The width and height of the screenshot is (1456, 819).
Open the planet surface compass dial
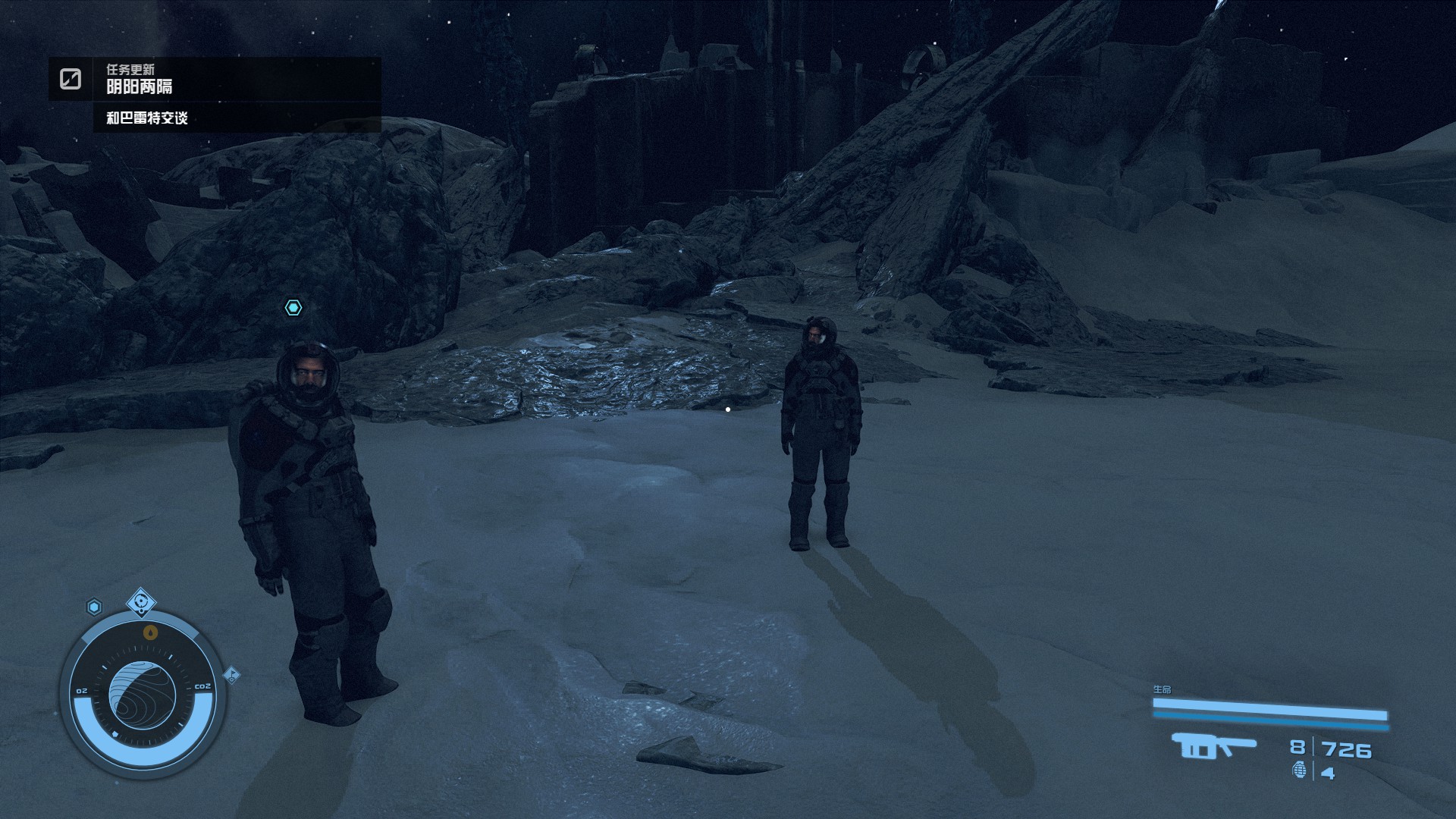click(x=142, y=695)
